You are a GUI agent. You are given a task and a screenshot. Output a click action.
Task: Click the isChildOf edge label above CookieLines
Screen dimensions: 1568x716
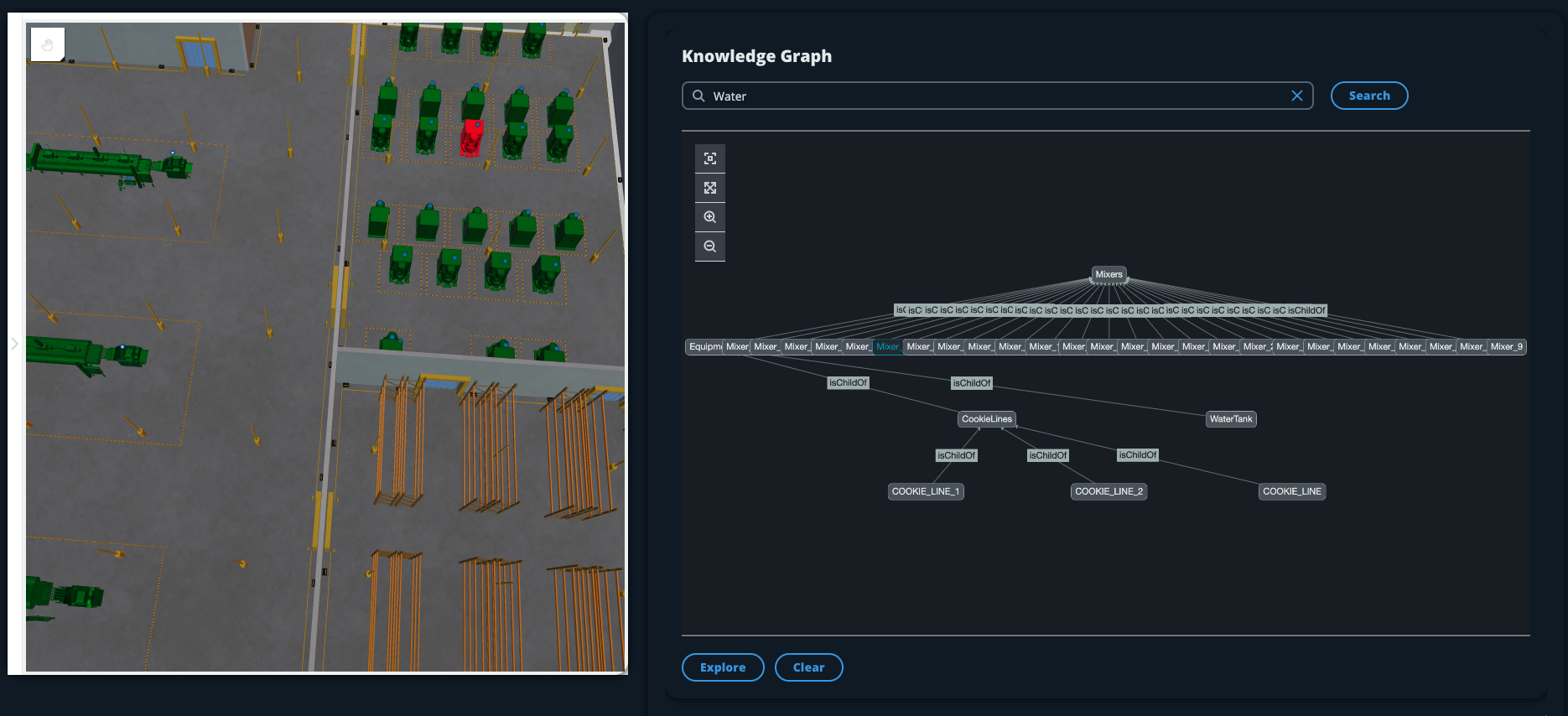[x=973, y=383]
